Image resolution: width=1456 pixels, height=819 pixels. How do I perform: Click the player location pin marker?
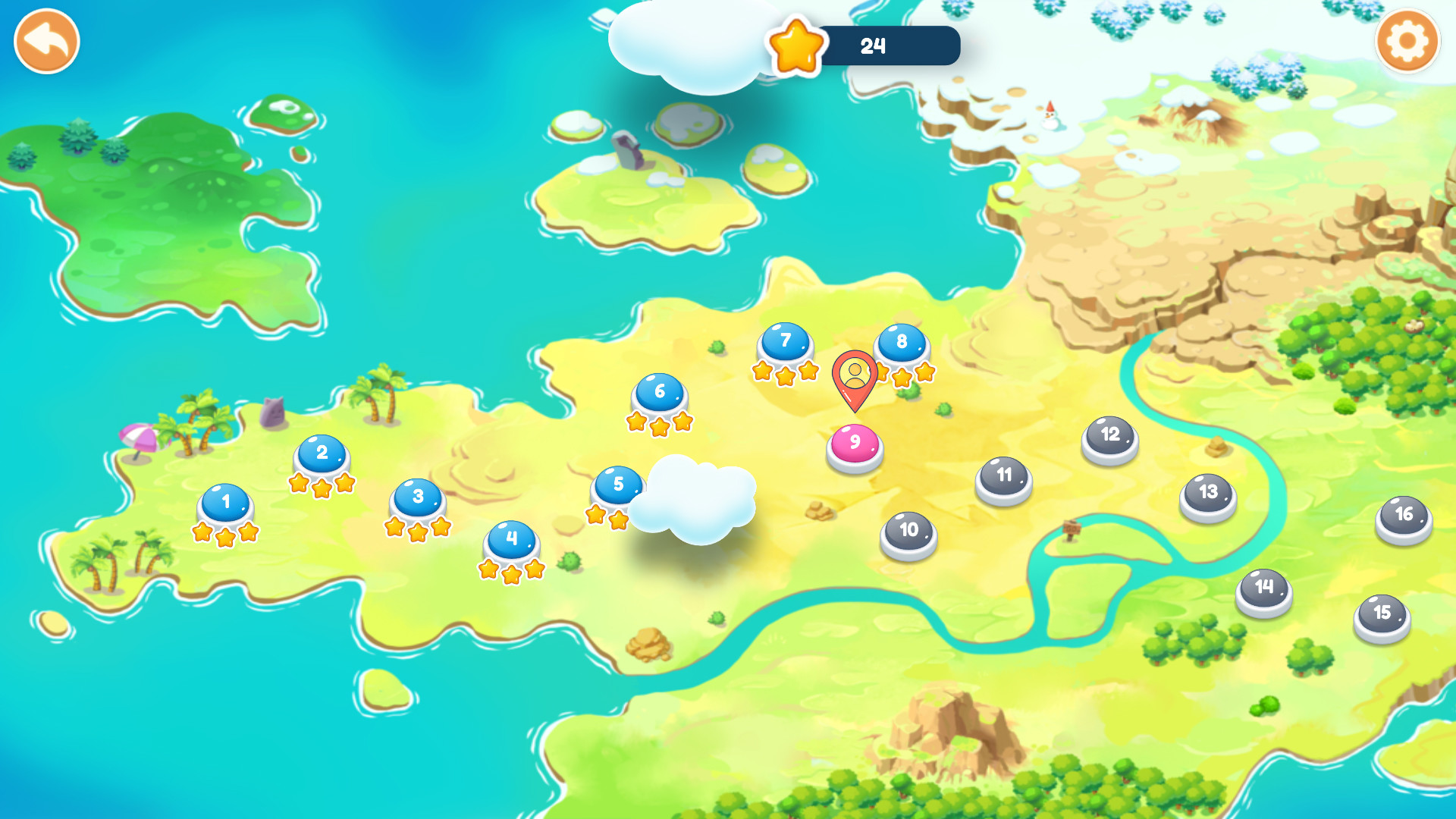(855, 377)
